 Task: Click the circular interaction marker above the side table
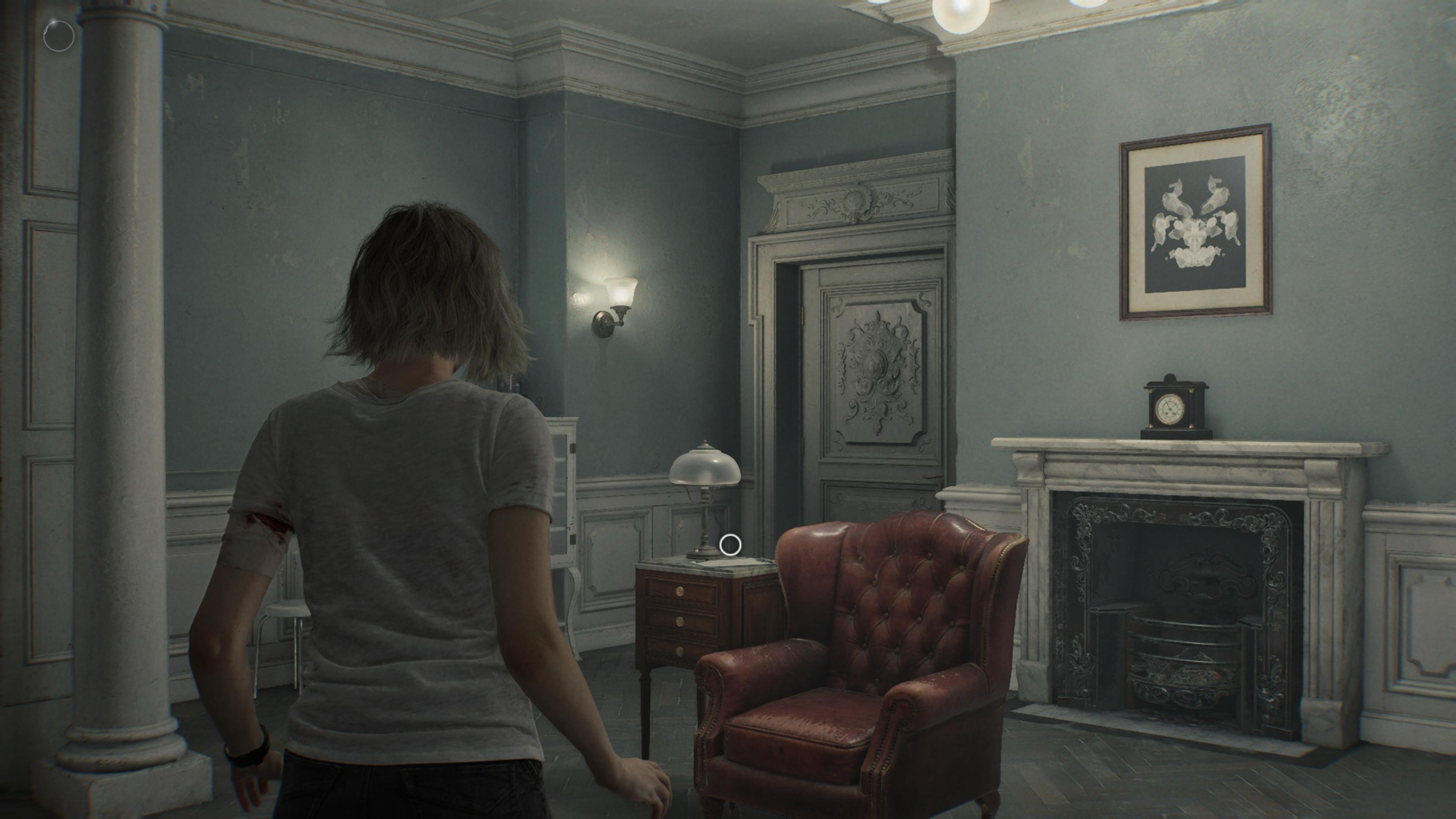click(730, 544)
